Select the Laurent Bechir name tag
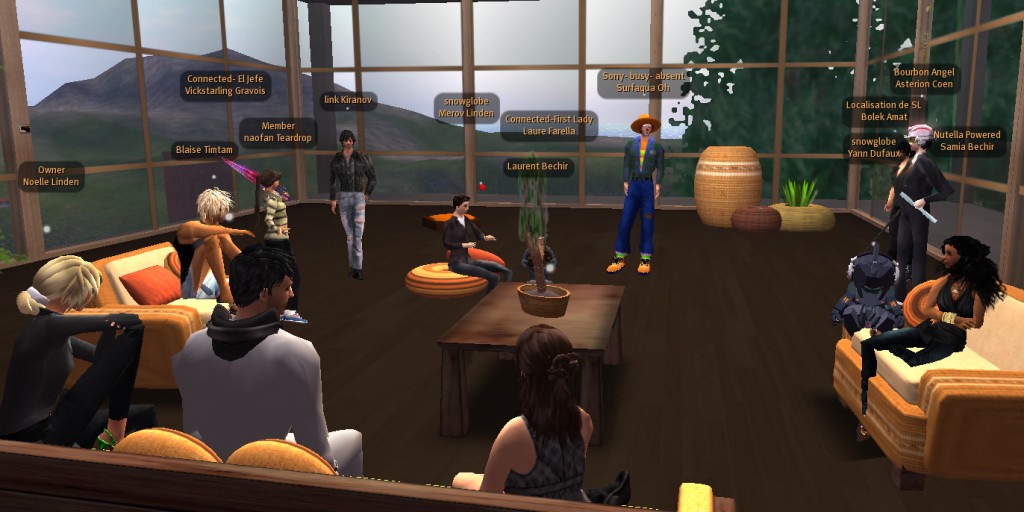This screenshot has width=1024, height=512. (x=538, y=166)
